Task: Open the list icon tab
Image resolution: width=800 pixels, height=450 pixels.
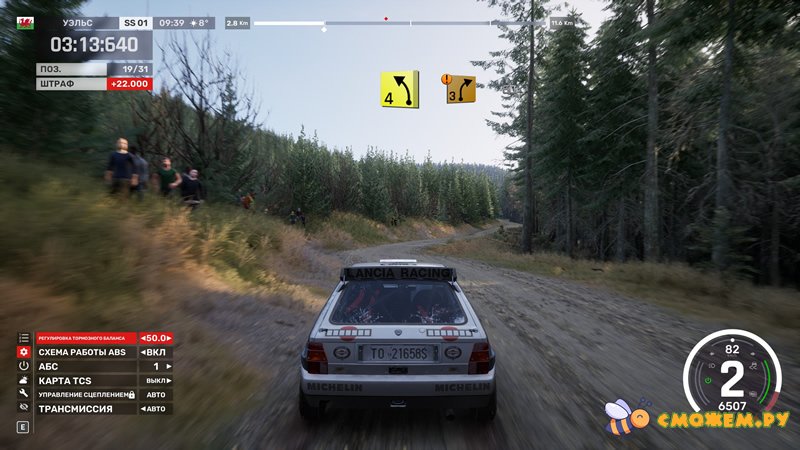Action: click(23, 339)
